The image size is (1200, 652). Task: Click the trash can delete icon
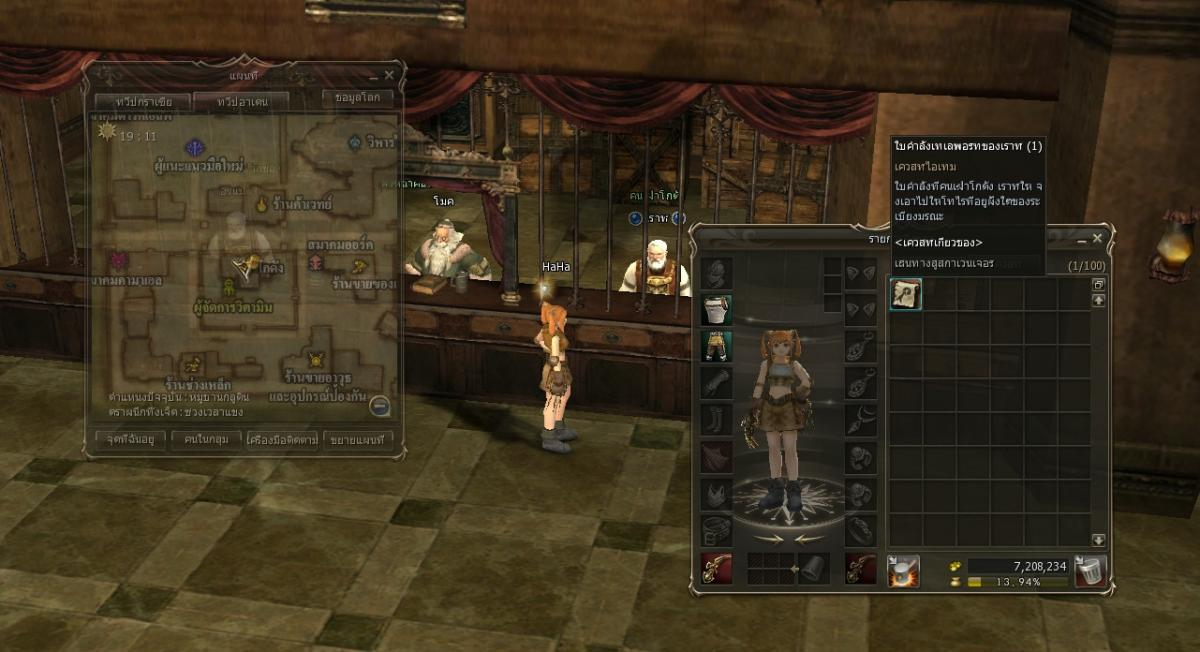(1089, 567)
